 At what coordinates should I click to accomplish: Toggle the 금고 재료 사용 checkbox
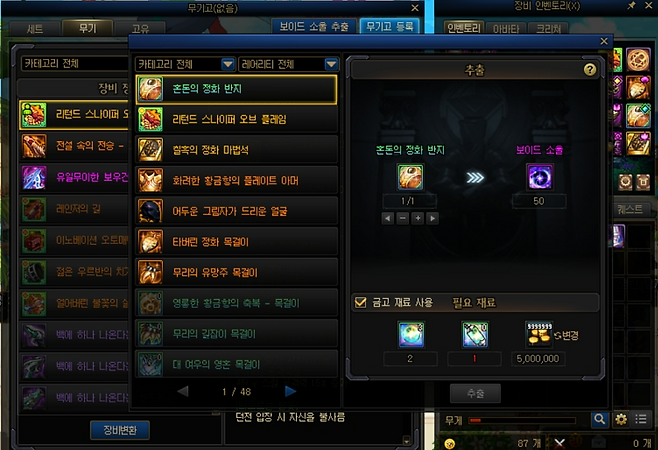tap(361, 302)
